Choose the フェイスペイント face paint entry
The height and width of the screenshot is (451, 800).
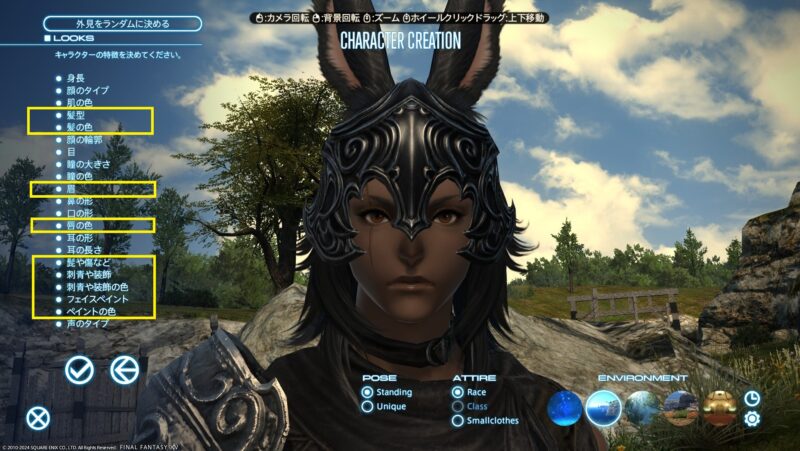[x=96, y=299]
